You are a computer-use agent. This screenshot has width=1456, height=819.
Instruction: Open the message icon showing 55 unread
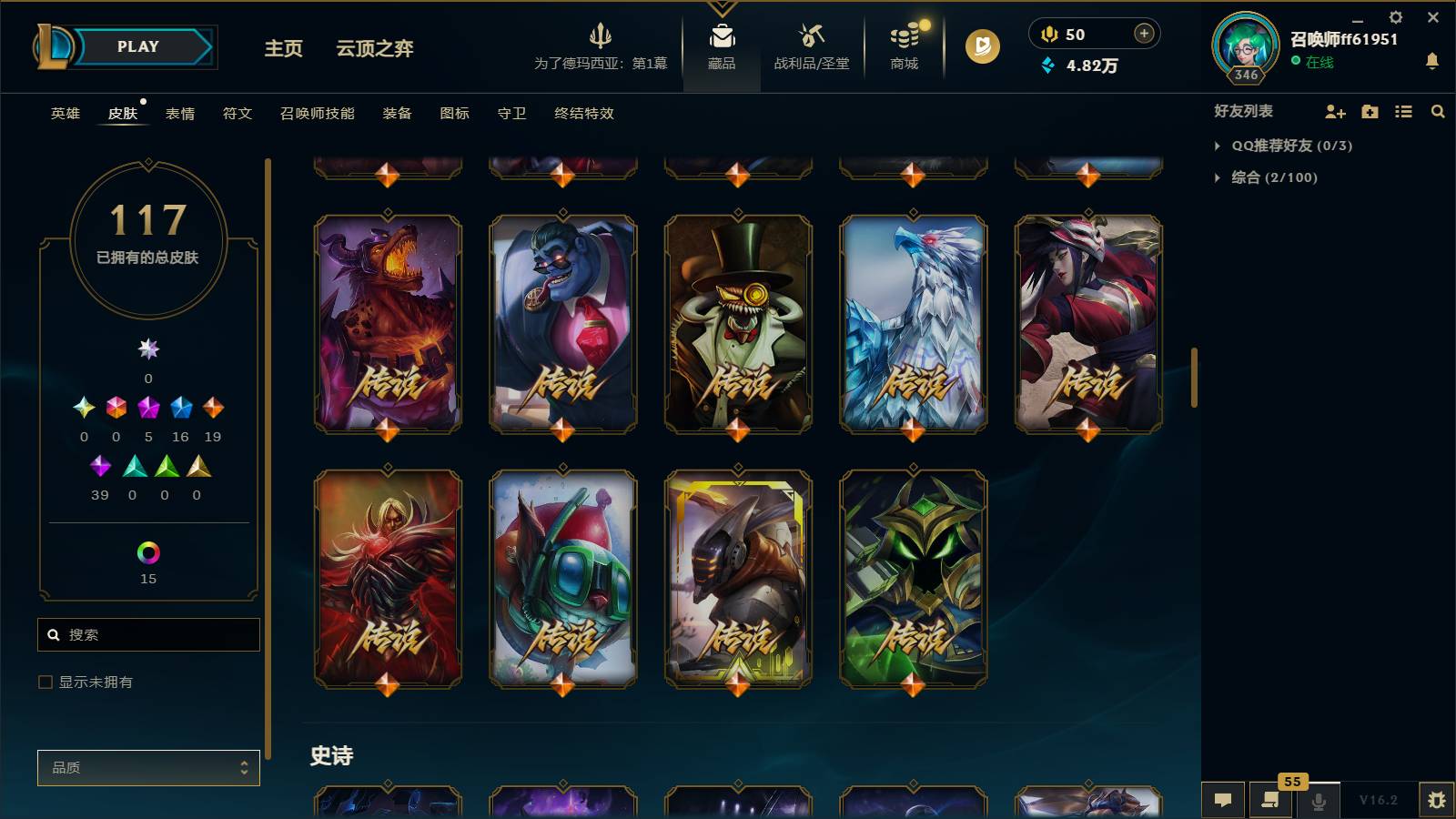click(x=1270, y=801)
